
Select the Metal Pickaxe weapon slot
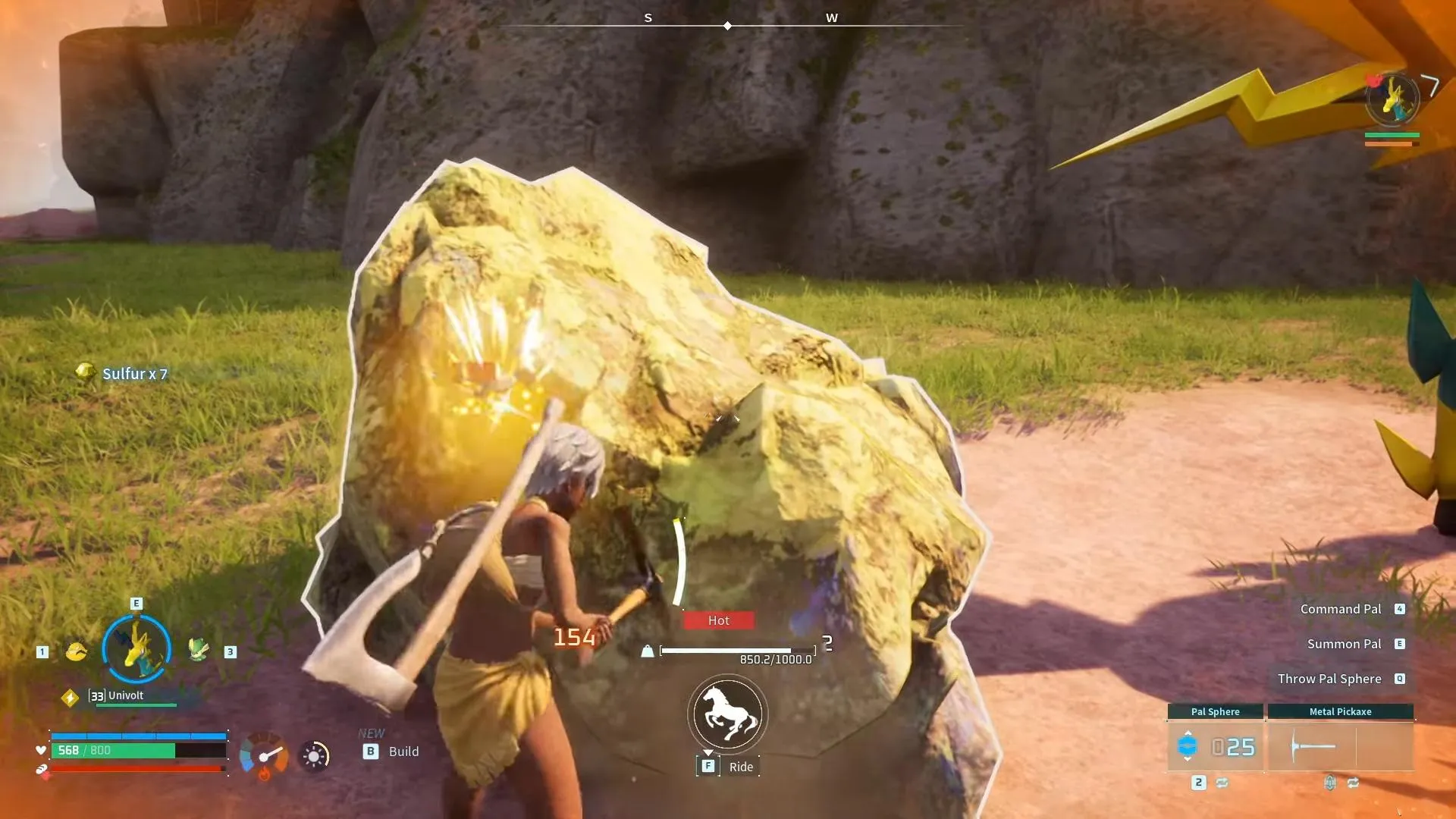(1340, 747)
